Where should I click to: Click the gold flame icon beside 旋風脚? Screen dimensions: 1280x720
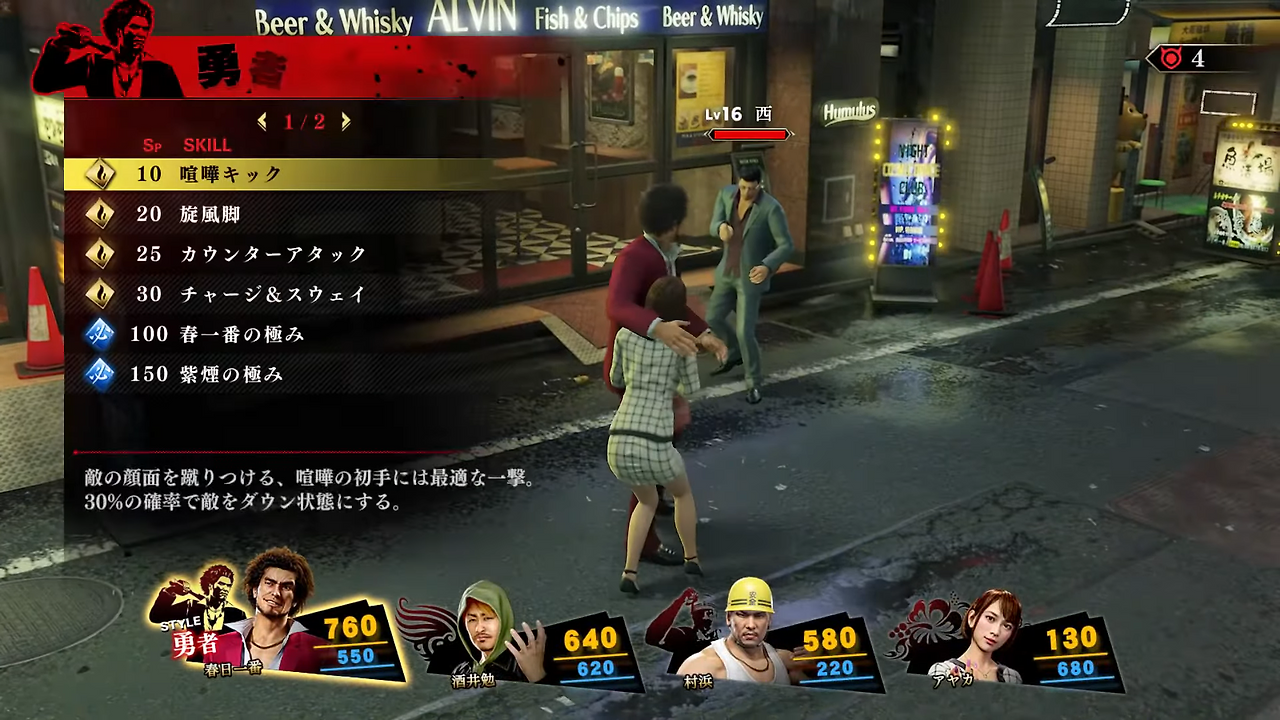101,213
